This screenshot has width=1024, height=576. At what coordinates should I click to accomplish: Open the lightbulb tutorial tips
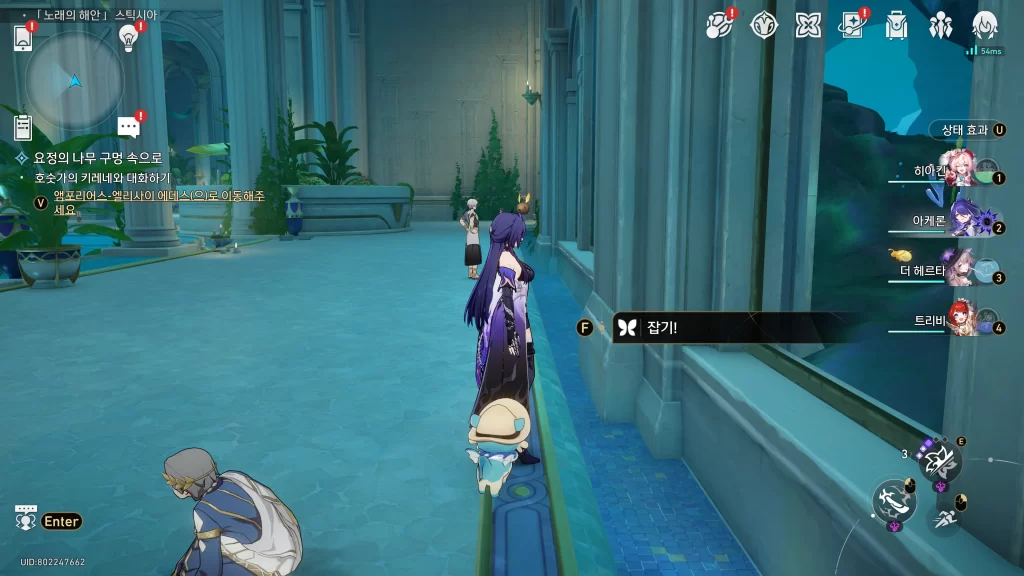[128, 37]
